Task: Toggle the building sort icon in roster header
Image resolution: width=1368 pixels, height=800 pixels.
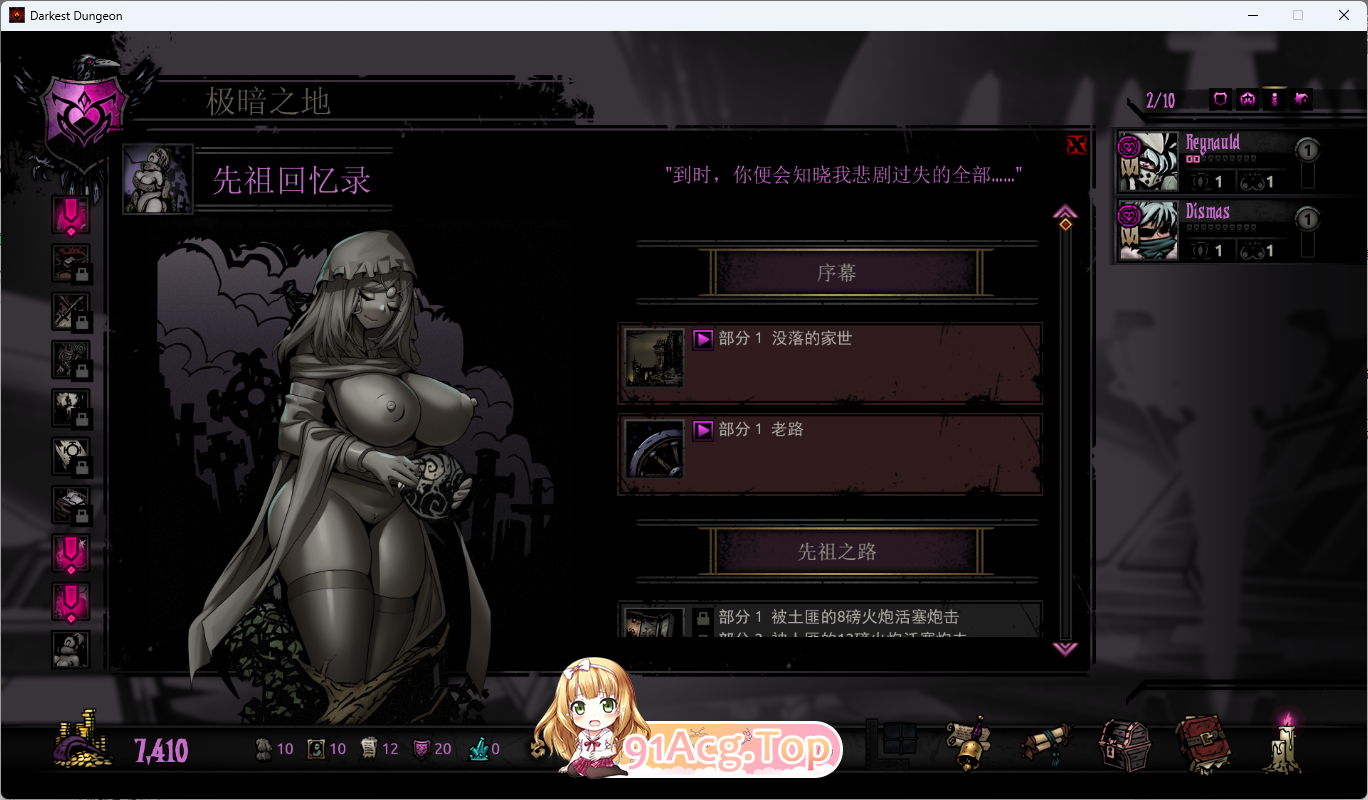Action: click(x=1301, y=99)
